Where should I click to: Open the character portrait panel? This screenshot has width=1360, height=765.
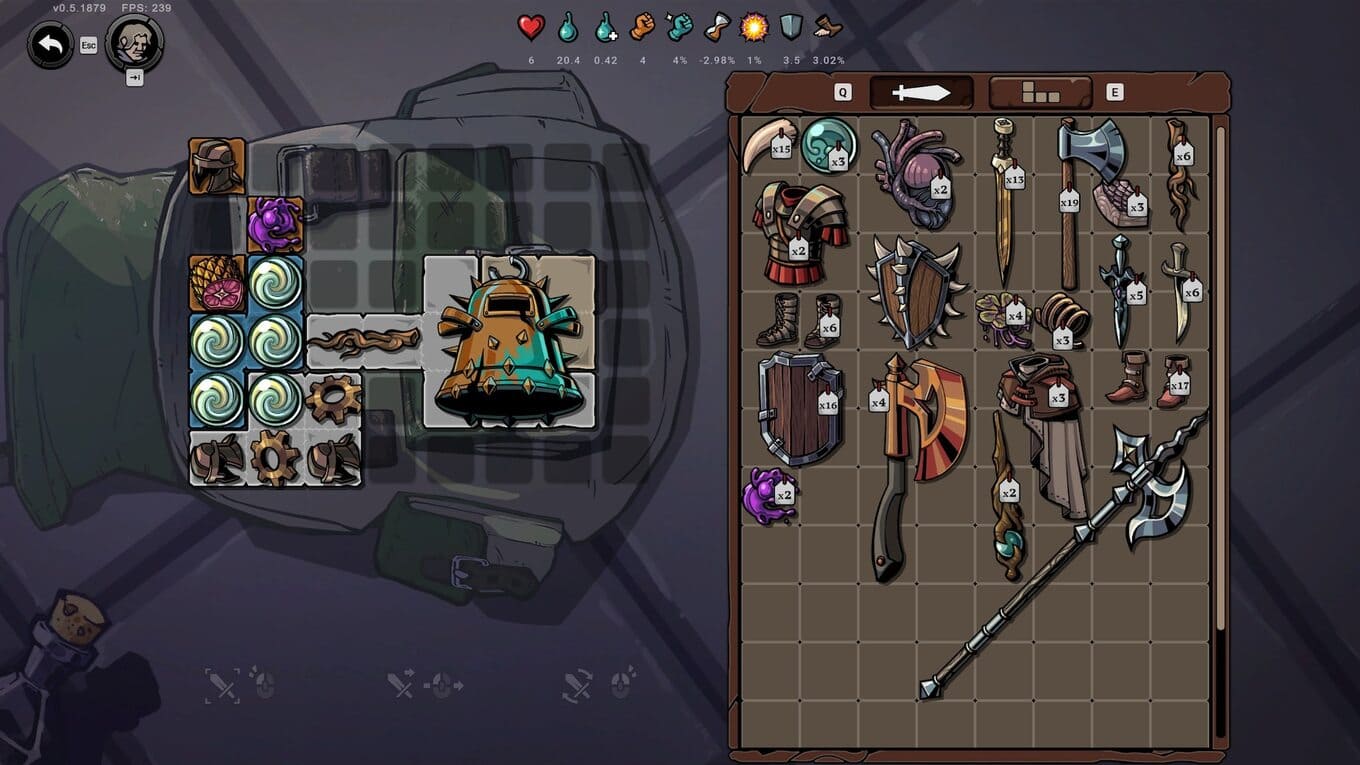tap(134, 42)
